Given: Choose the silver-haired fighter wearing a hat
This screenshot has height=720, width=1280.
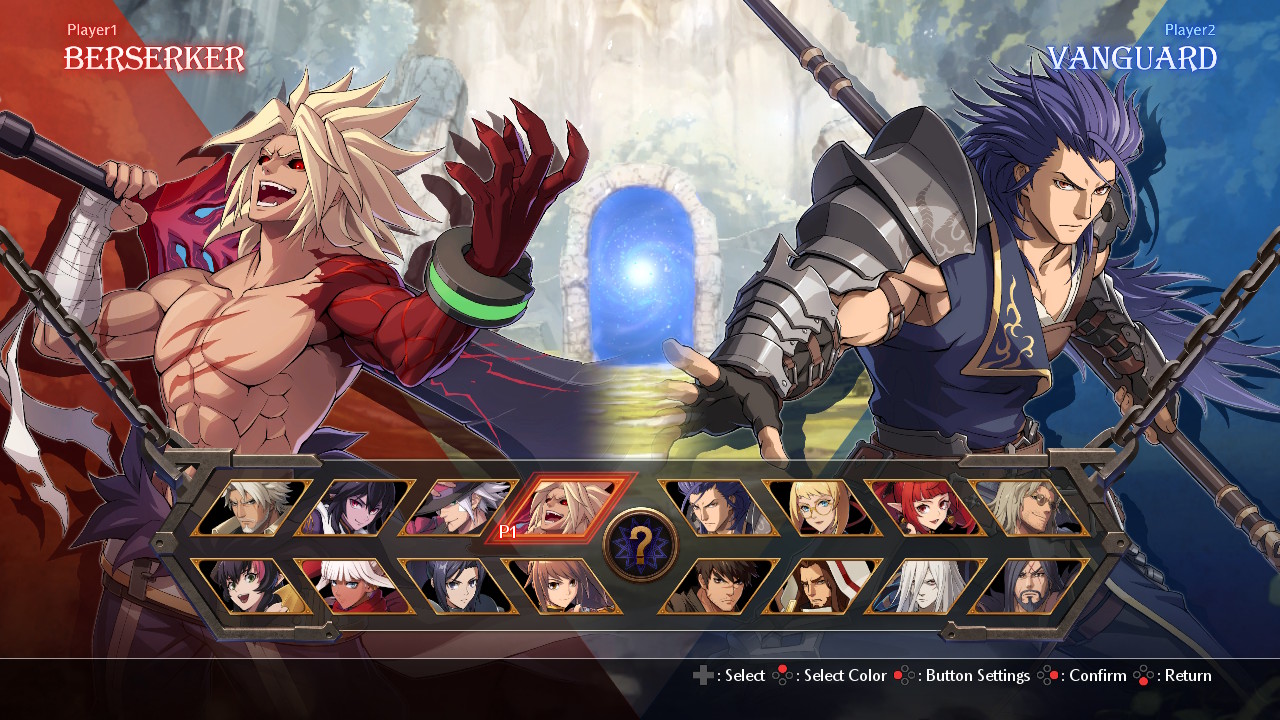Looking at the screenshot, I should (x=461, y=508).
